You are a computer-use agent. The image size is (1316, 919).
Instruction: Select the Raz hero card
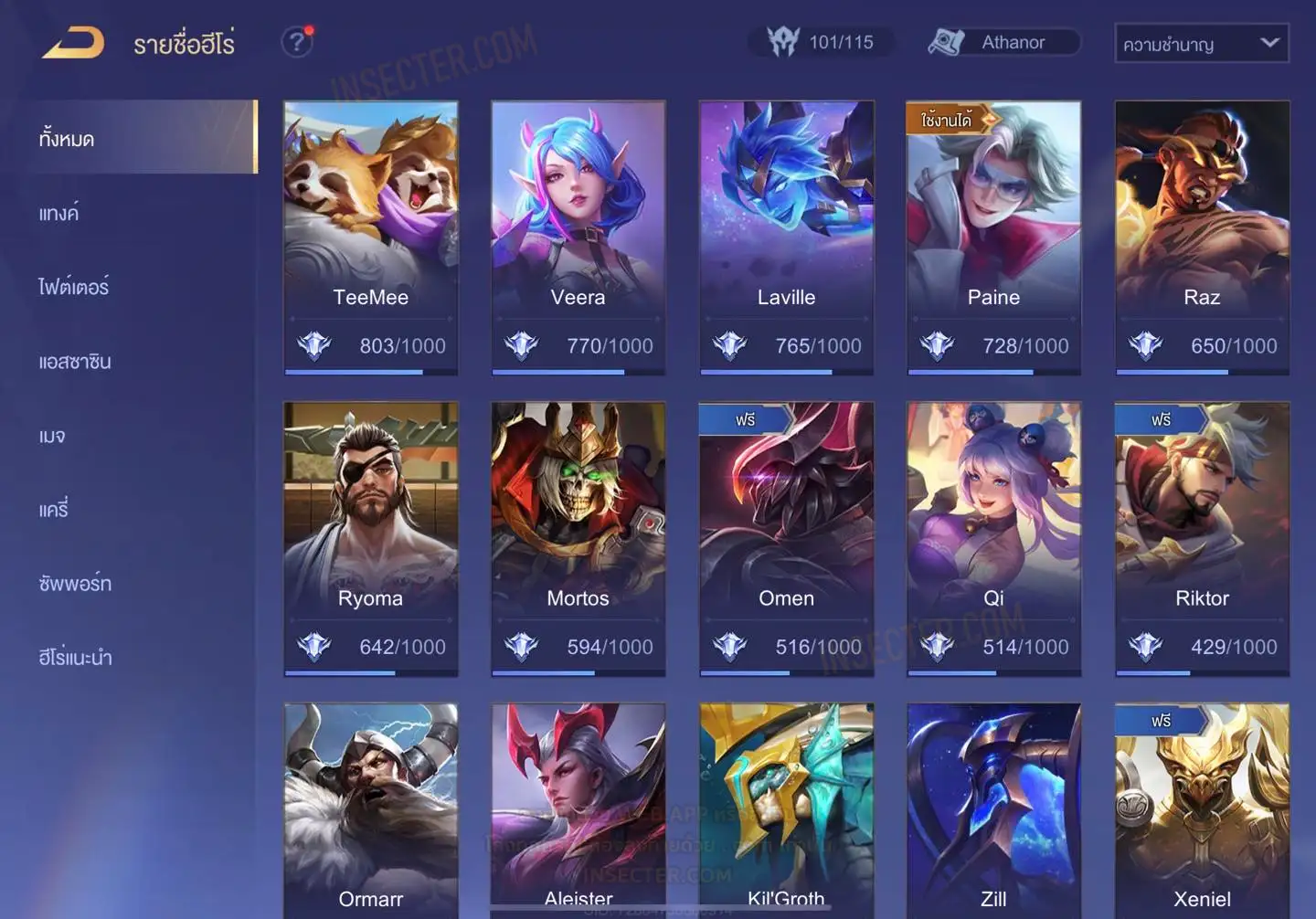pyautogui.click(x=1202, y=238)
